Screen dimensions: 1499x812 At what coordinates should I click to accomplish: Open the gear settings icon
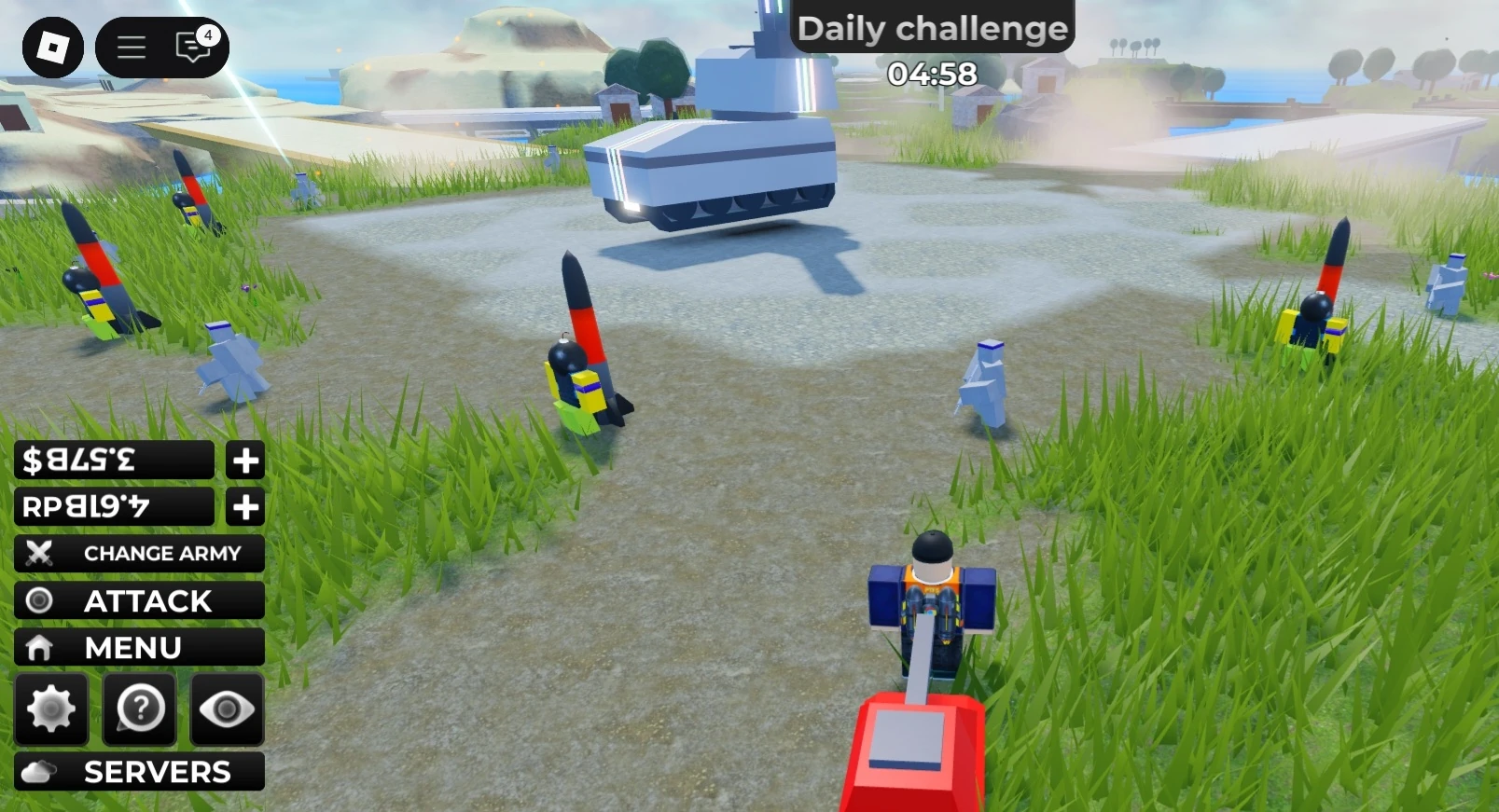coord(51,709)
